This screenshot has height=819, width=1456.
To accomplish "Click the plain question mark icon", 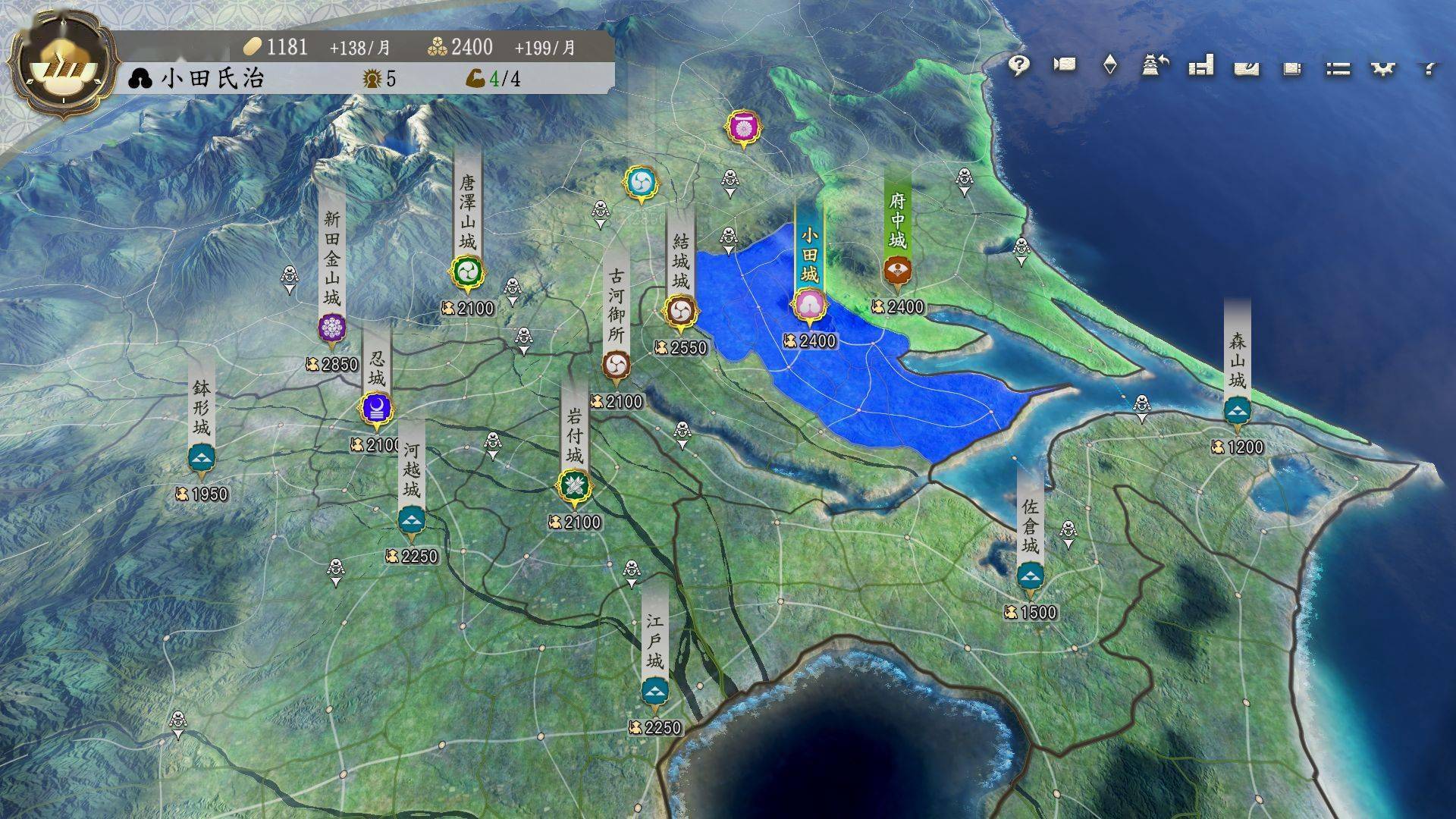I will click(1429, 69).
